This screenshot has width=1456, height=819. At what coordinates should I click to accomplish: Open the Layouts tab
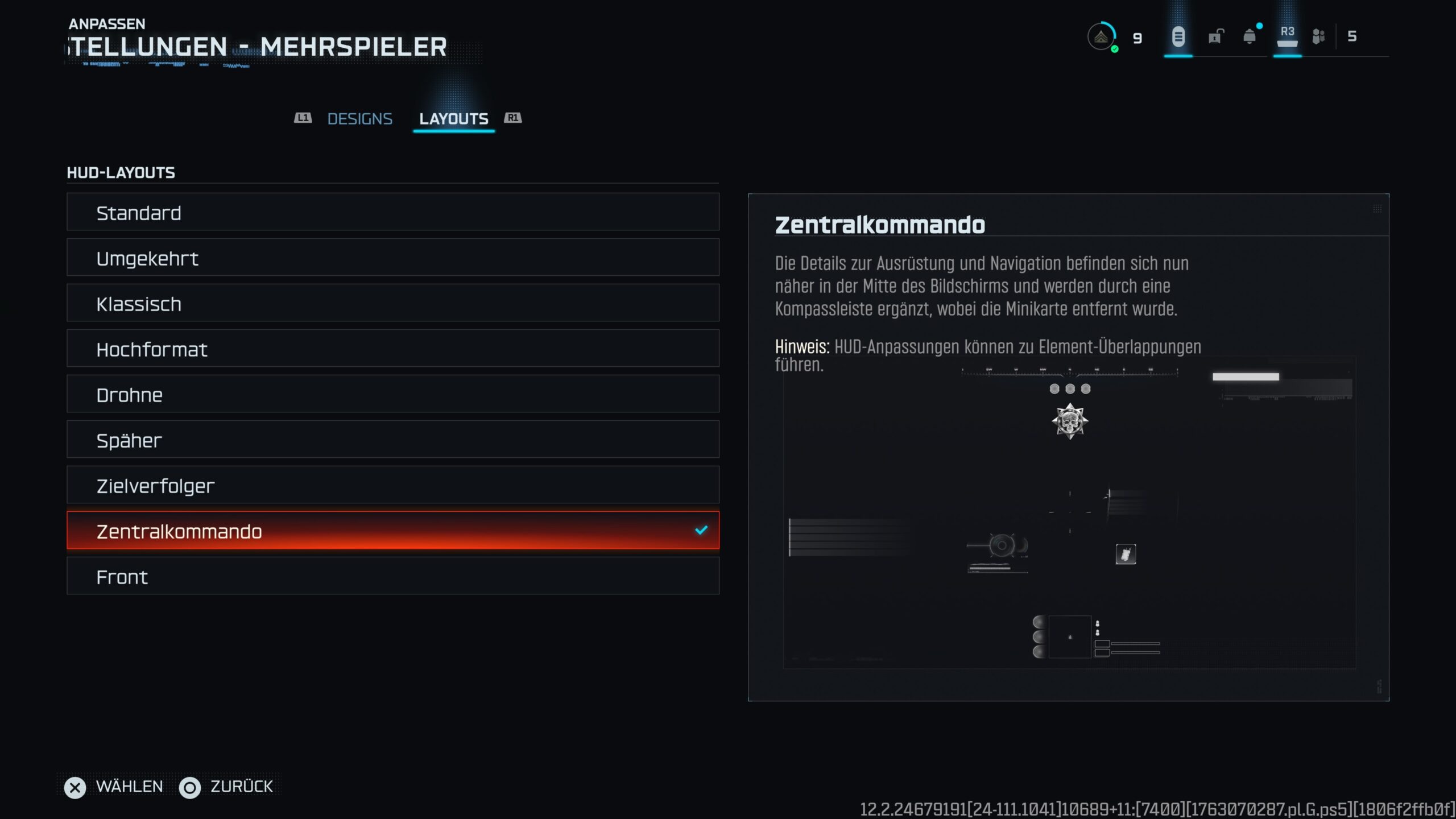(x=453, y=119)
